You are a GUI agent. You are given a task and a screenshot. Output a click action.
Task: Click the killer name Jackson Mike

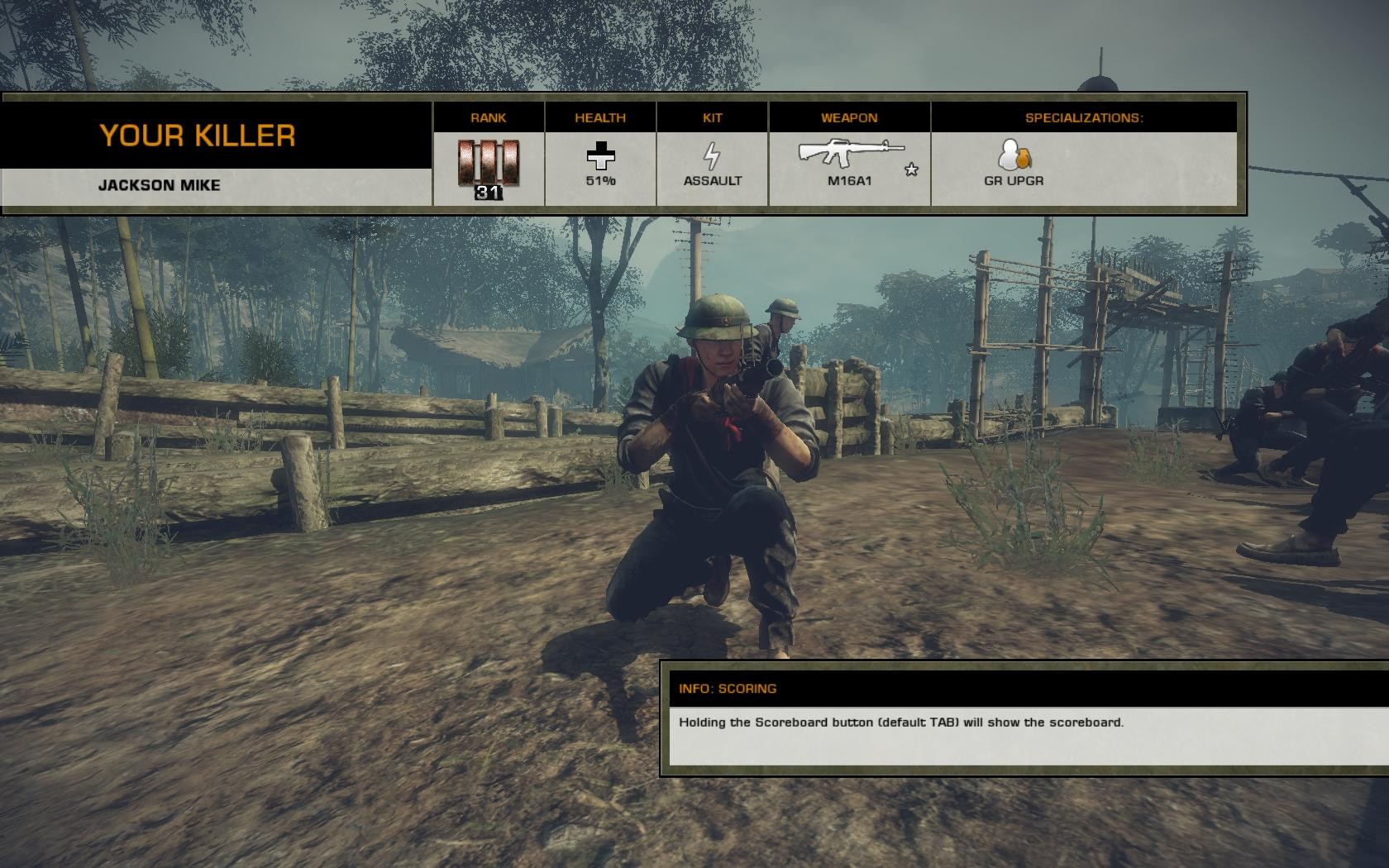160,185
